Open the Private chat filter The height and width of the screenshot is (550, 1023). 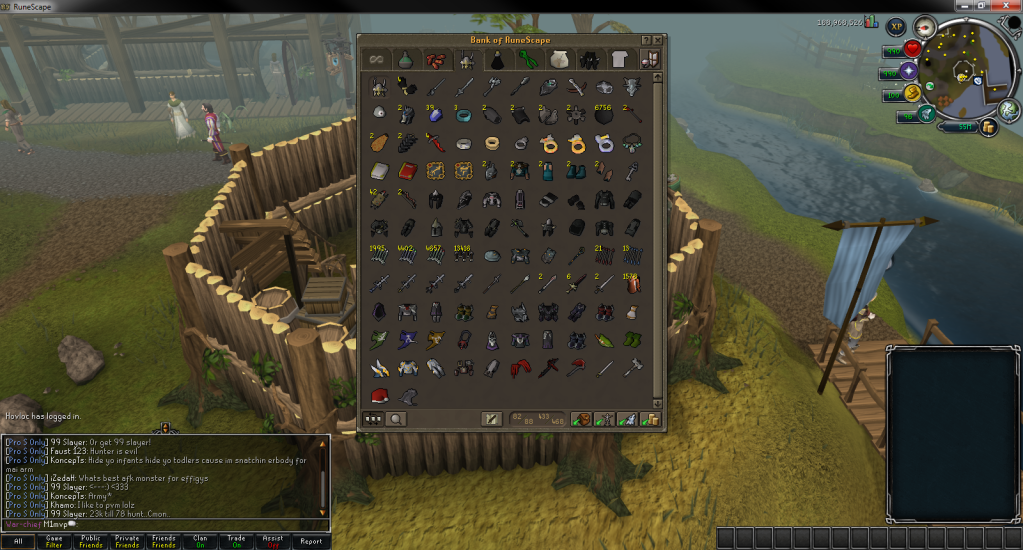point(127,541)
